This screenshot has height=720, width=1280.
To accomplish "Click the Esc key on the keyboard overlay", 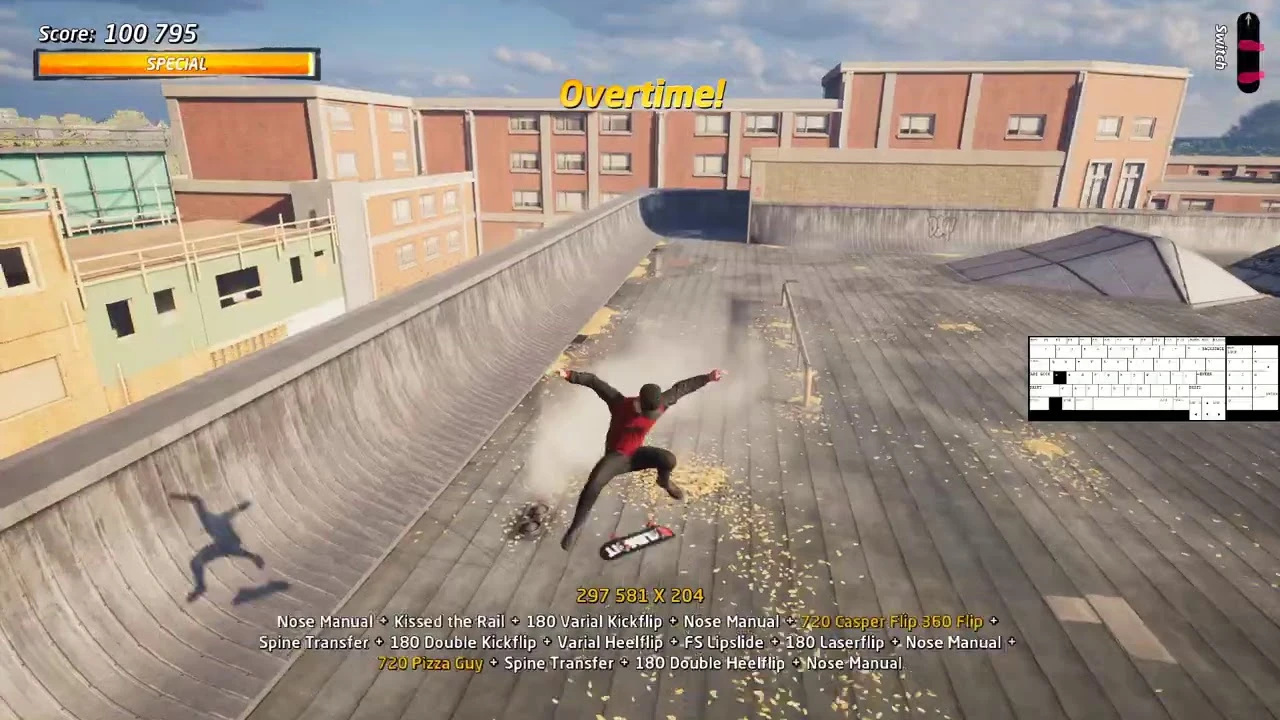I will [x=1033, y=339].
